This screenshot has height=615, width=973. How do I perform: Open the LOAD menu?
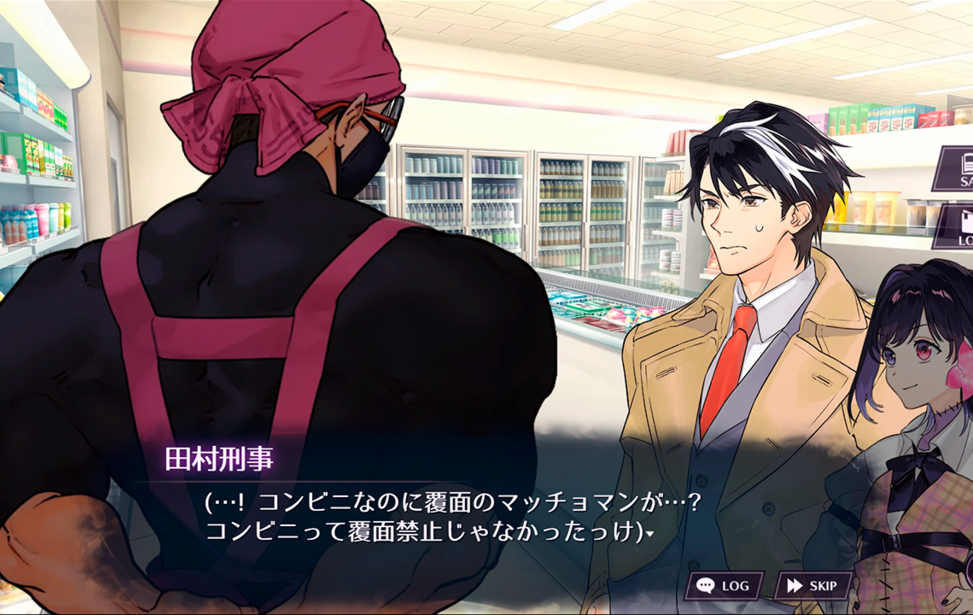coord(956,228)
